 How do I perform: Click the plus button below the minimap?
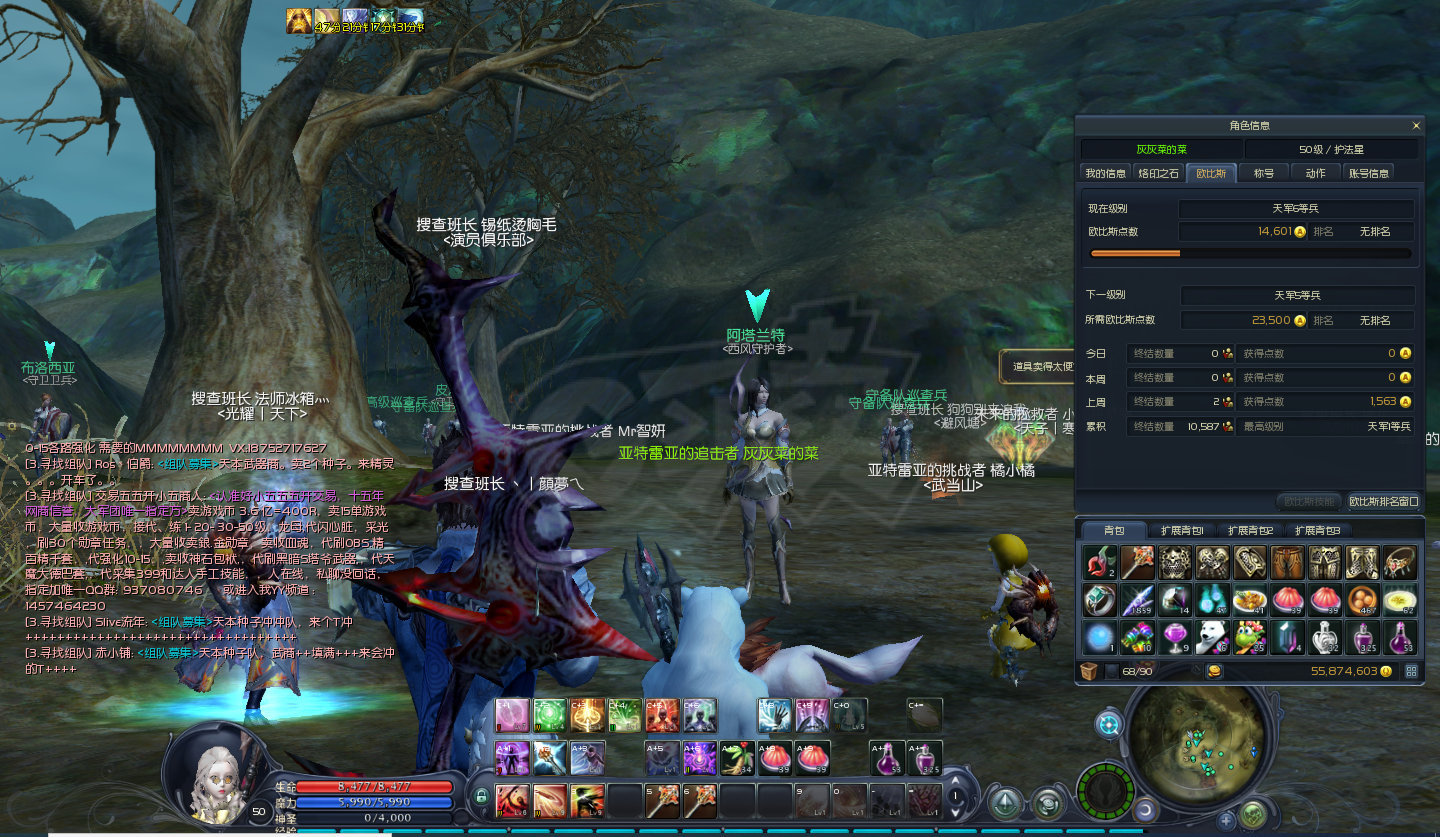[x=1226, y=821]
